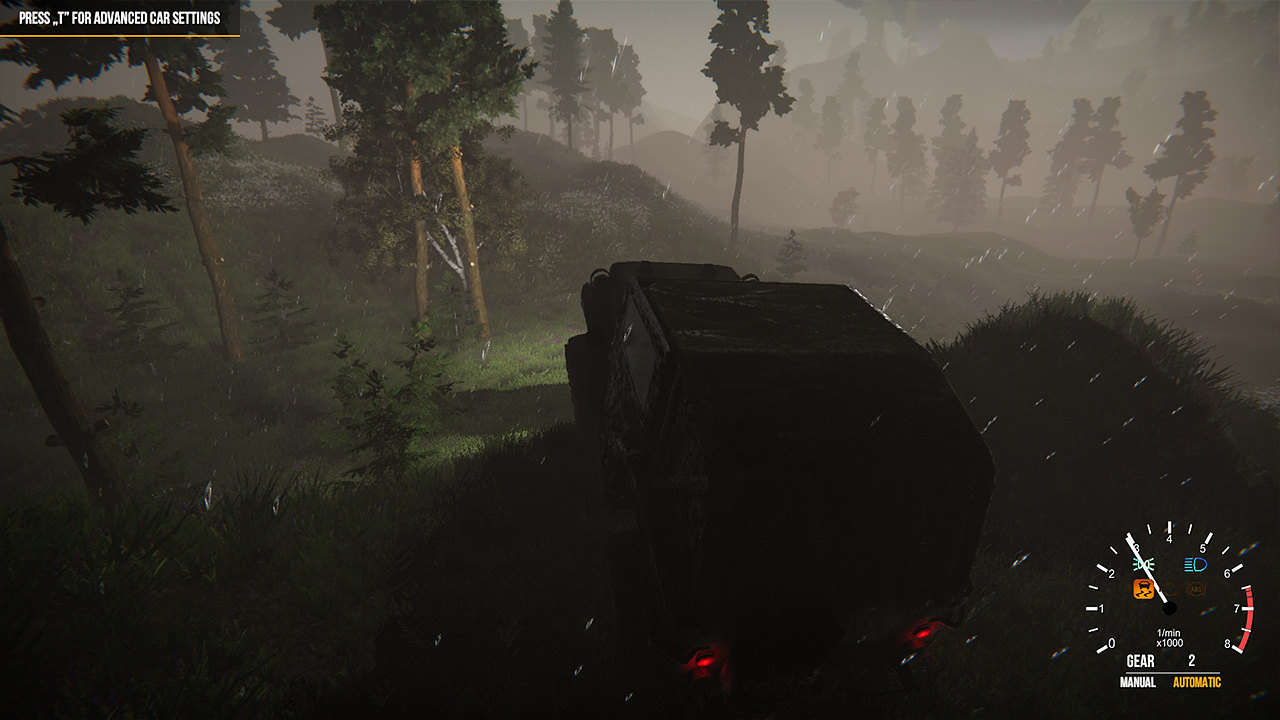Click the check engine warning icon
The height and width of the screenshot is (720, 1280).
point(1171,589)
